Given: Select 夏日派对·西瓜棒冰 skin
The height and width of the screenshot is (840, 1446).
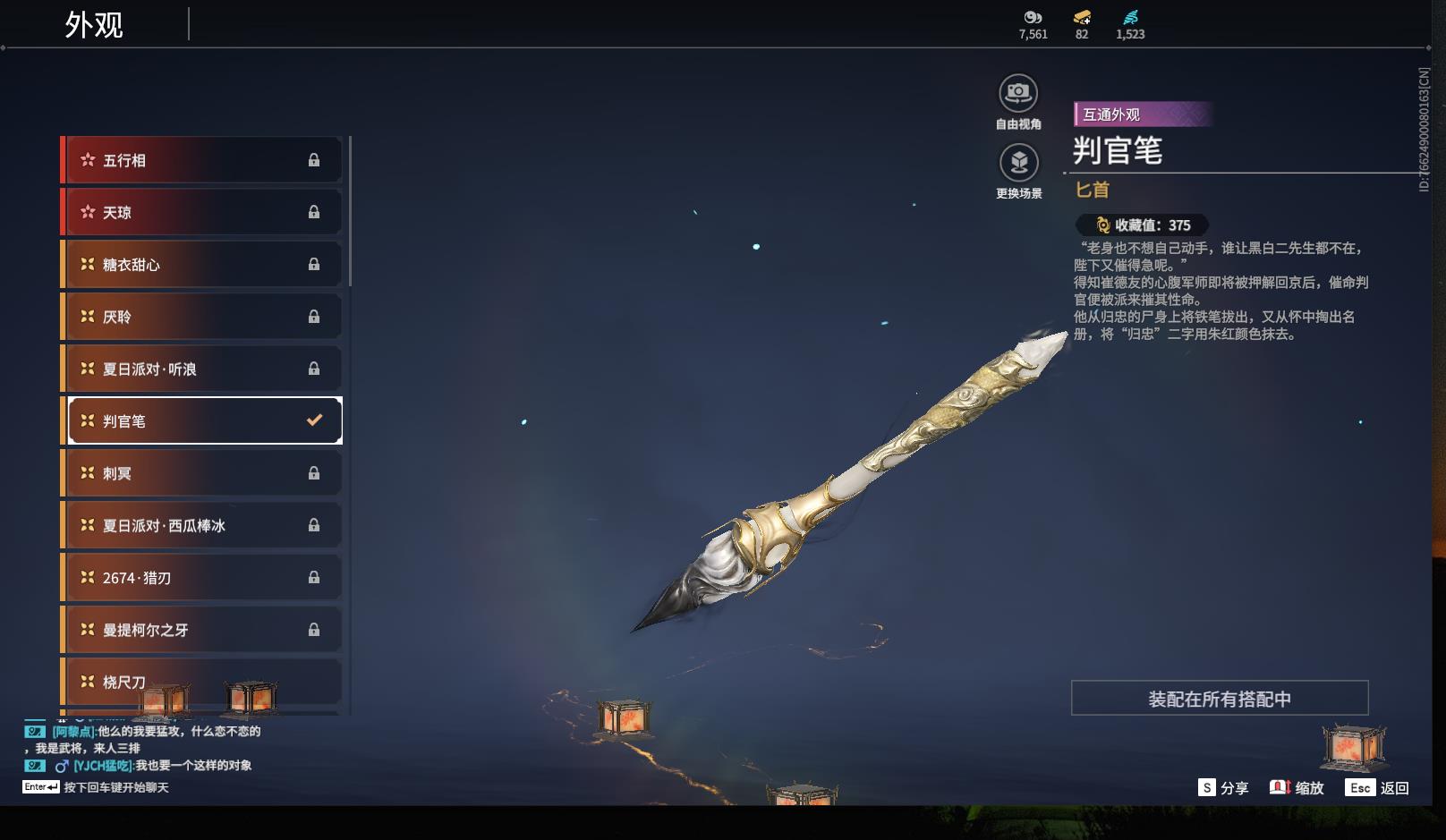Looking at the screenshot, I should [202, 525].
